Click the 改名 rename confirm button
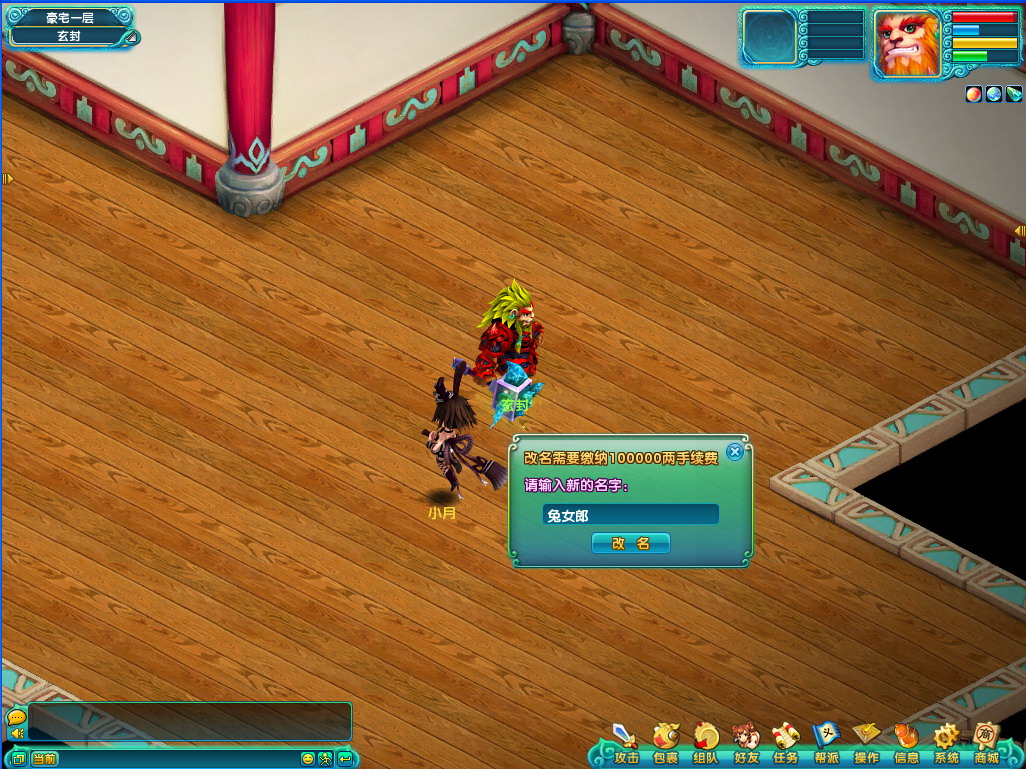 coord(630,543)
